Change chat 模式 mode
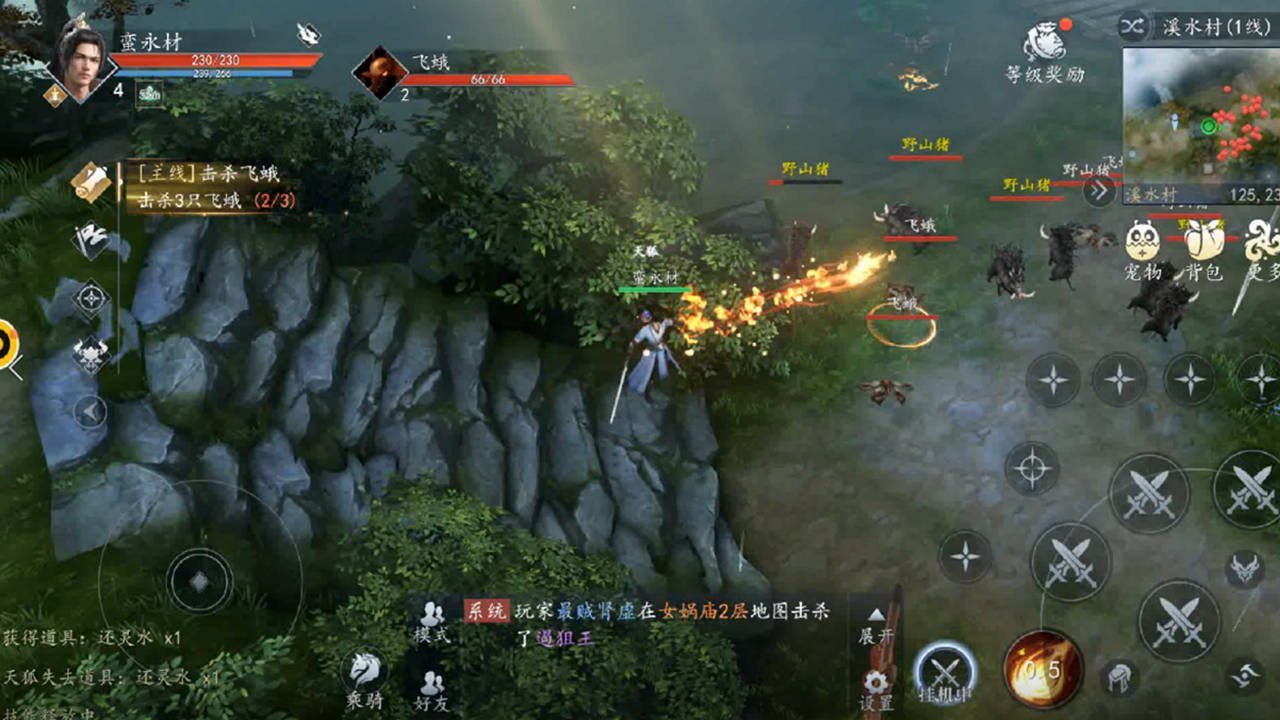The image size is (1280, 720). coord(432,622)
